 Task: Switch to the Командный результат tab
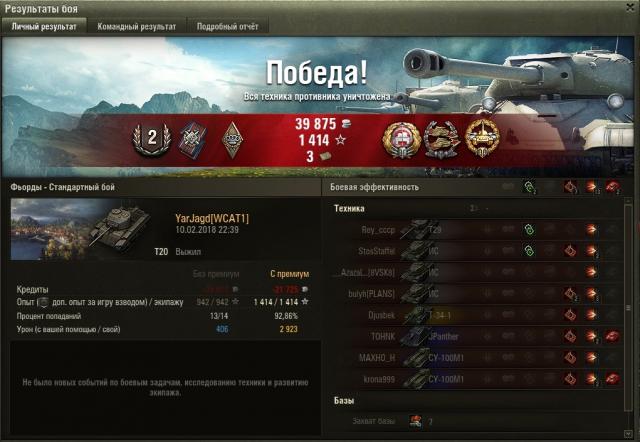coord(136,27)
